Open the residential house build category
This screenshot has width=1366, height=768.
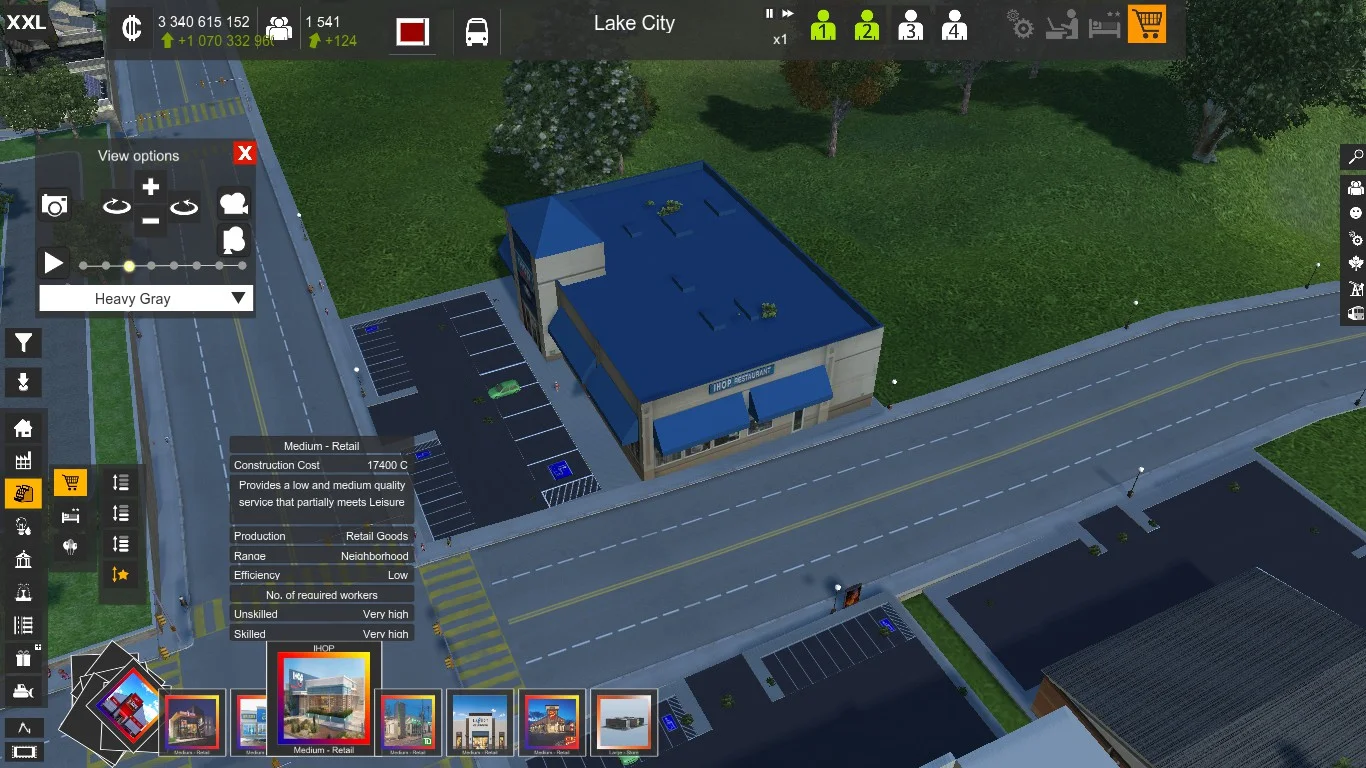[23, 428]
